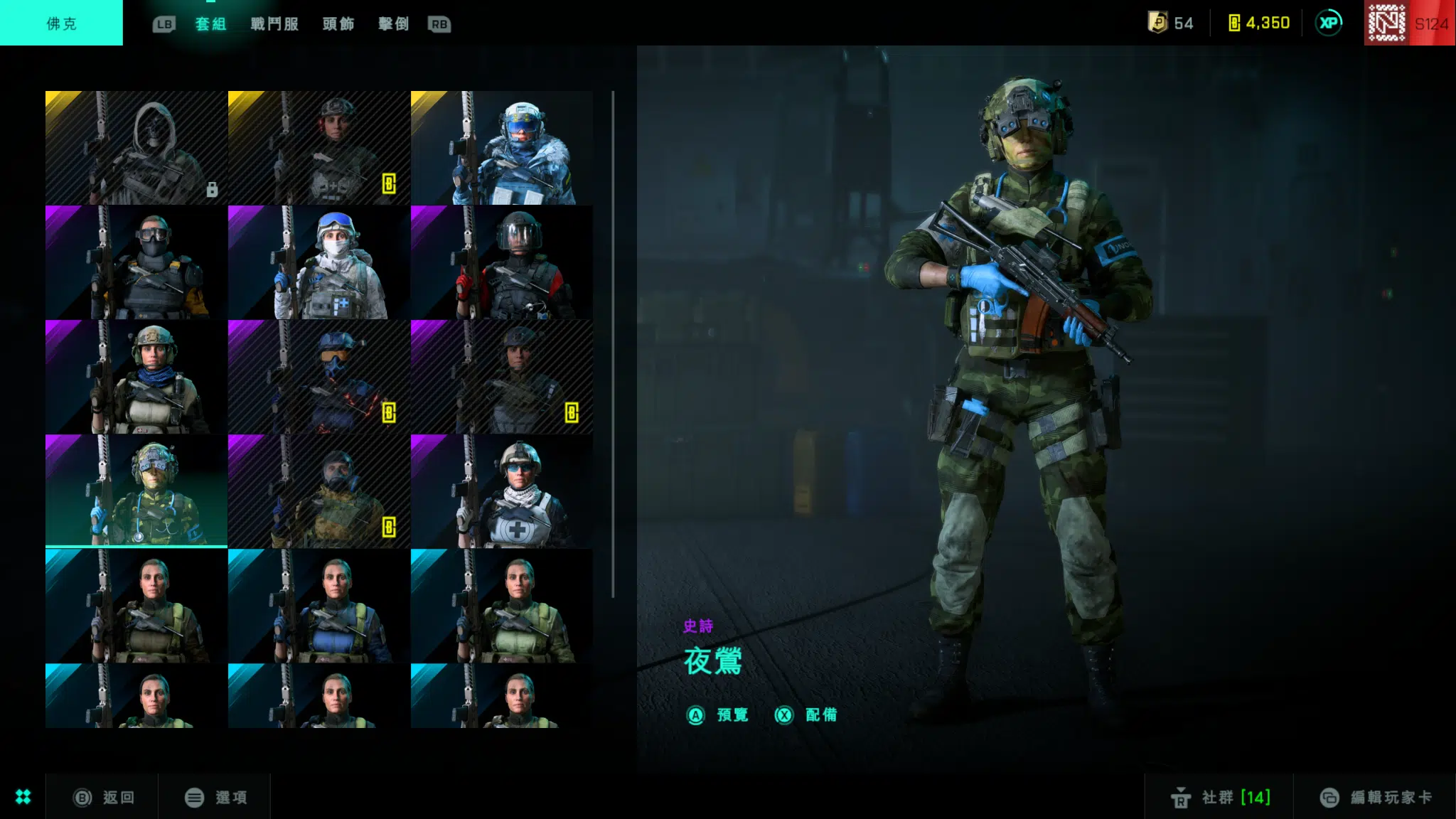Open the 選項 options menu
The height and width of the screenshot is (819, 1456).
click(216, 798)
